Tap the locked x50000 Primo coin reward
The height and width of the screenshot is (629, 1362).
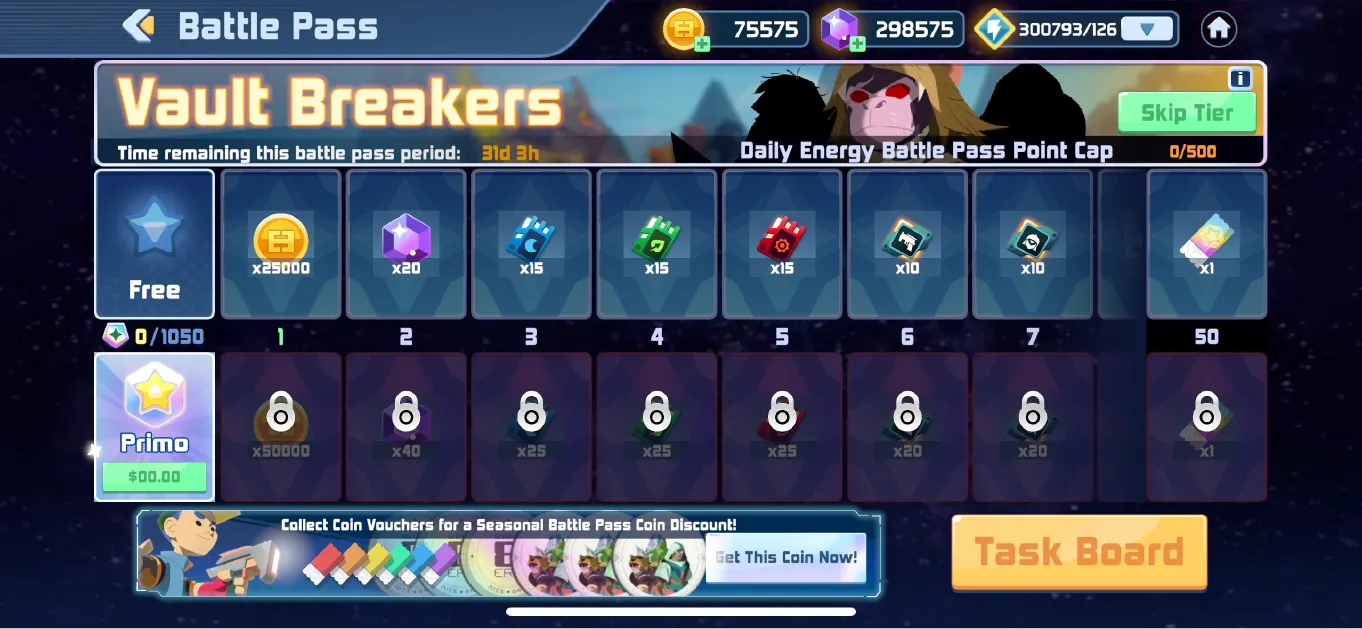281,426
